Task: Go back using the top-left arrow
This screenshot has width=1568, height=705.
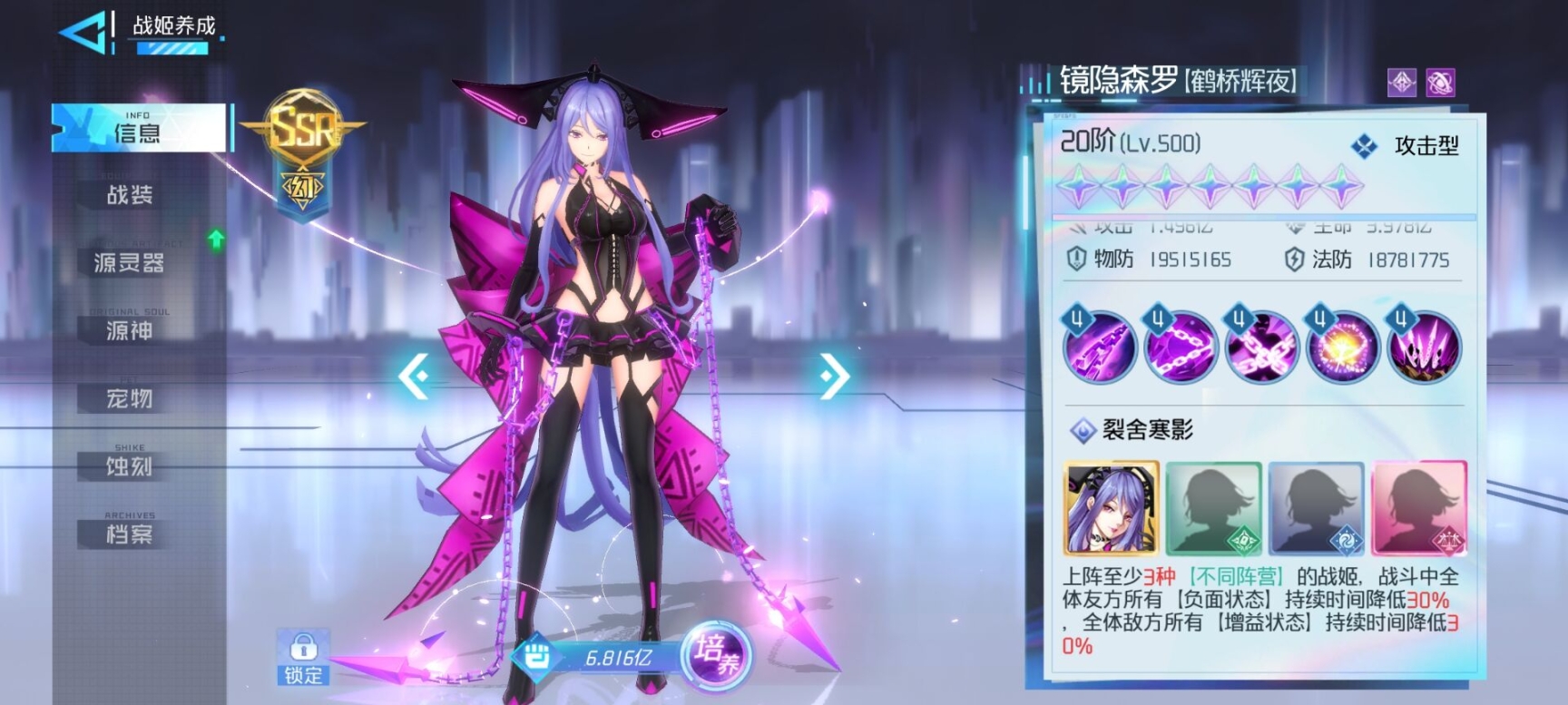Action: (83, 33)
